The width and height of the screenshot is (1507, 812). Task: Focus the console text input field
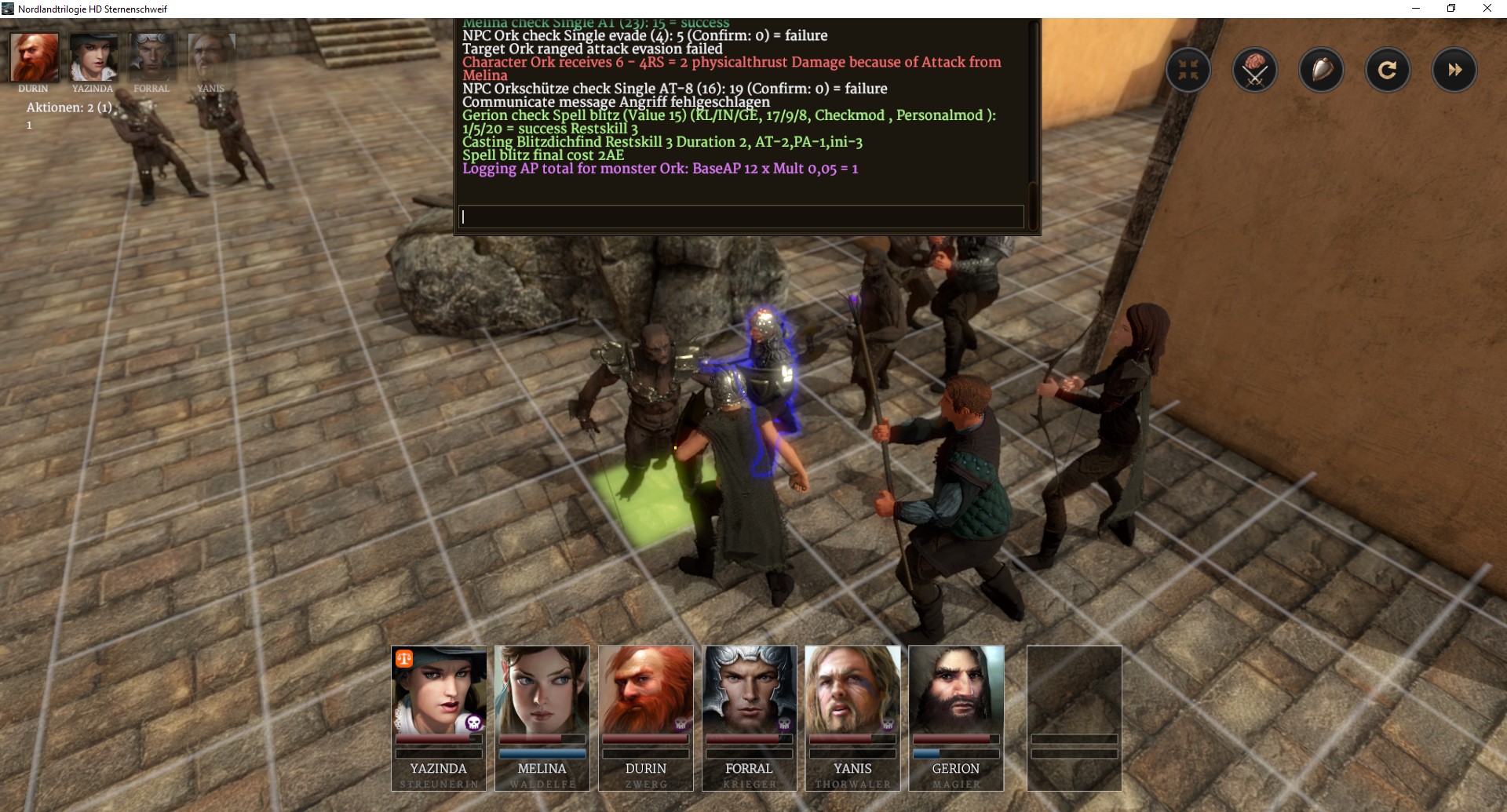(x=741, y=217)
